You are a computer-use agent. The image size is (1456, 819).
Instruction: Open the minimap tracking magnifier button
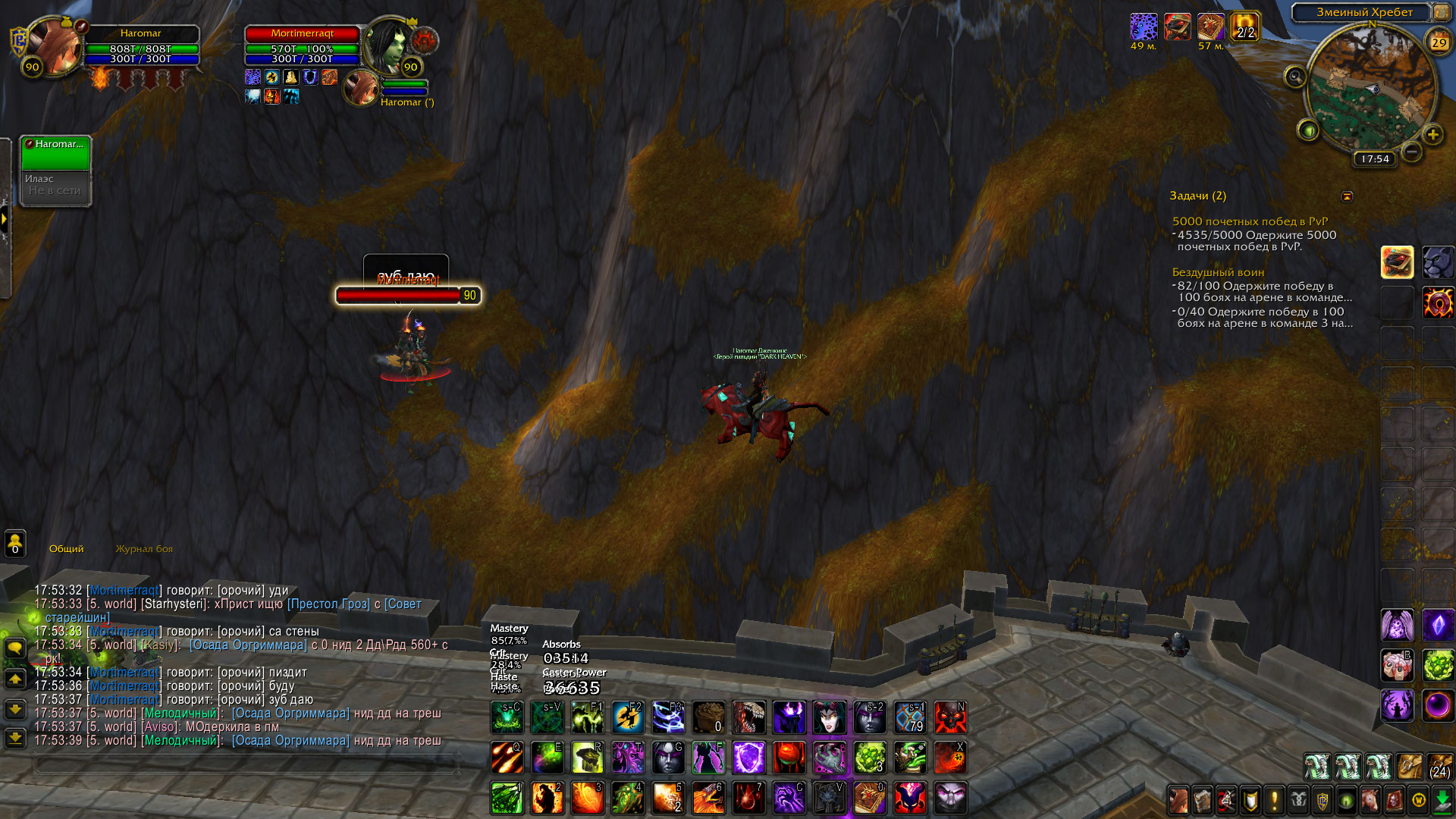coord(1295,77)
